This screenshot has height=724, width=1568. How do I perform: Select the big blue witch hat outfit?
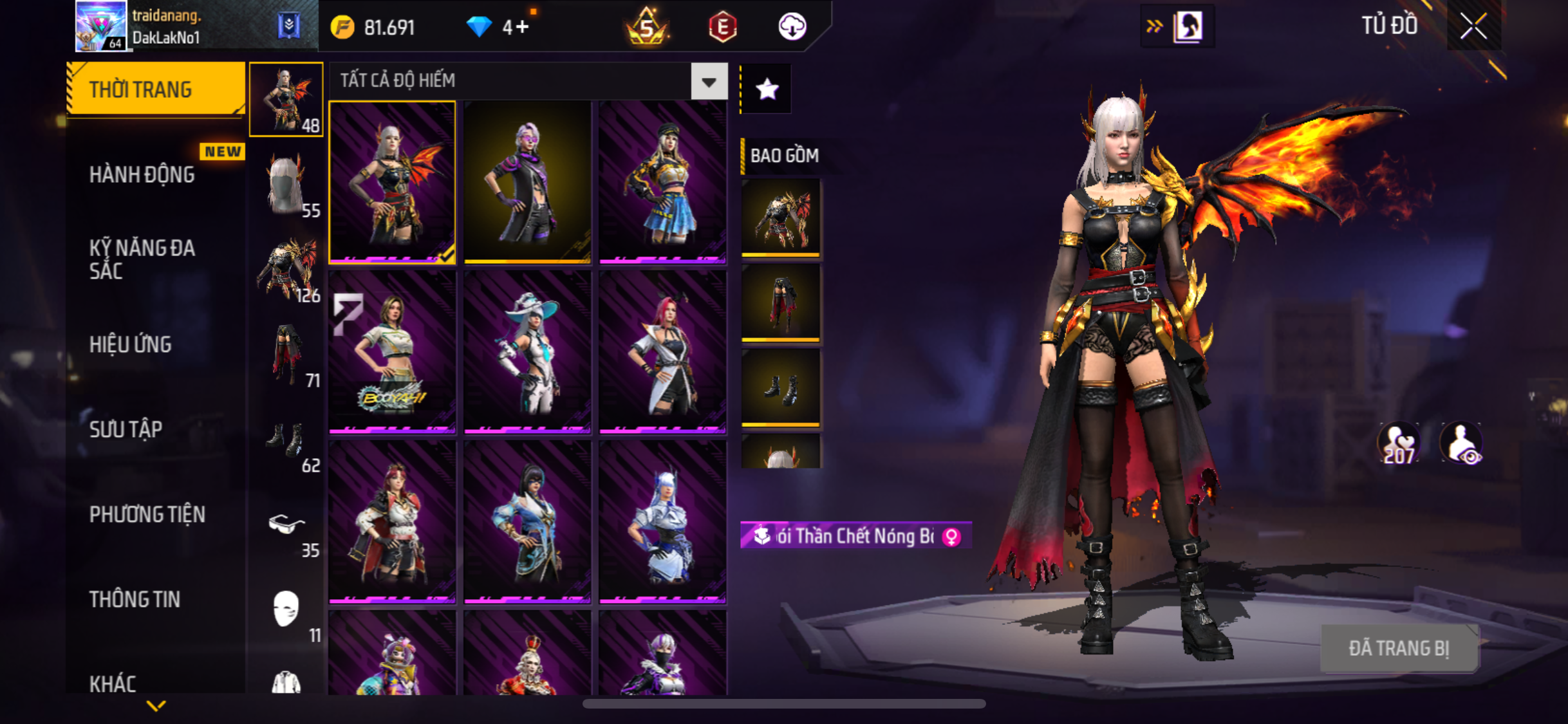coord(527,352)
